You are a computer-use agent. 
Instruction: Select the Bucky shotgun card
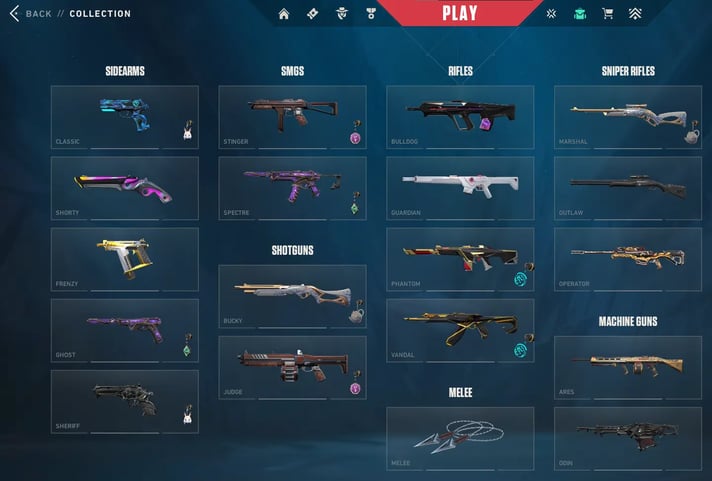coord(292,296)
